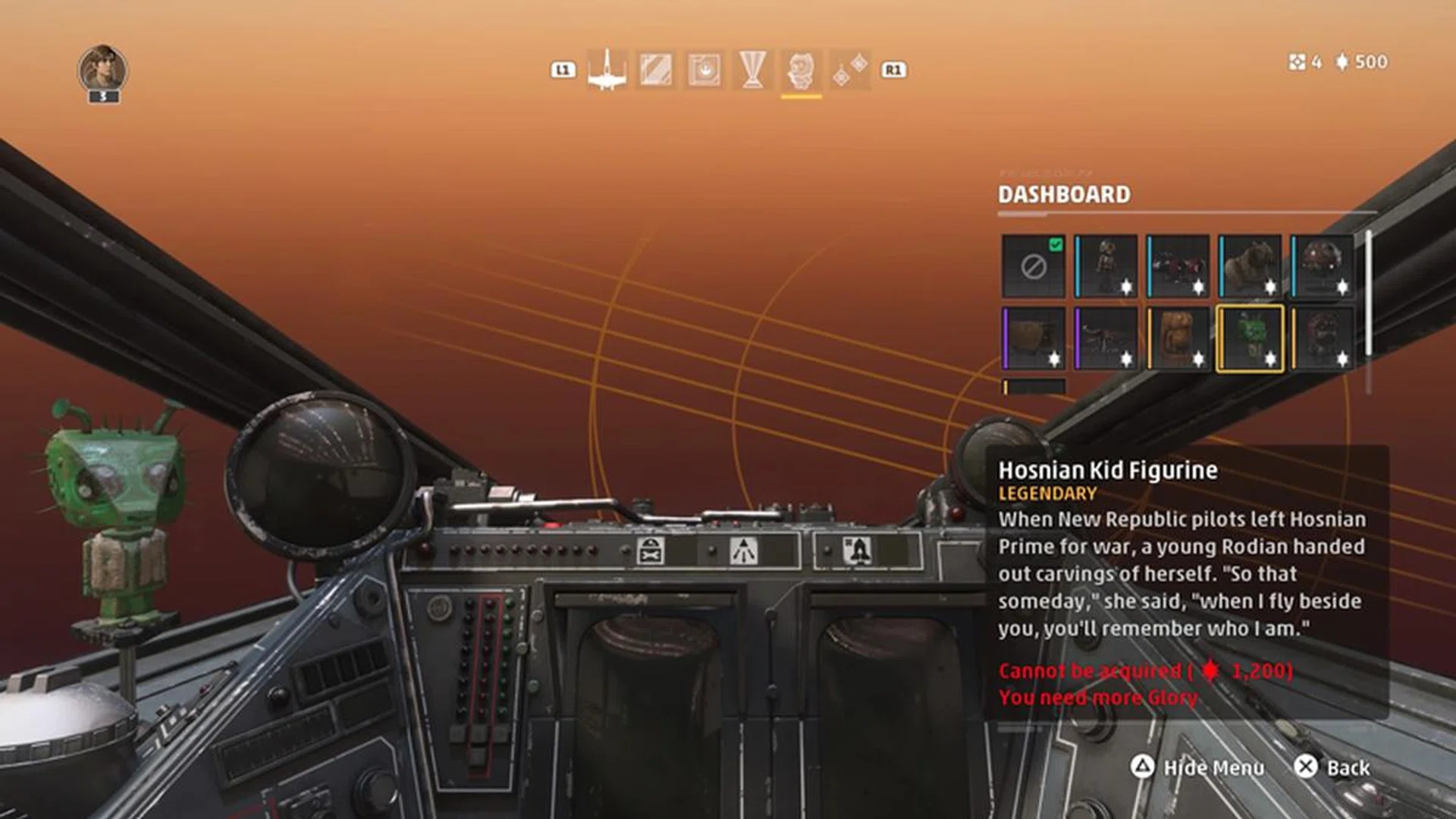The image size is (1456, 819).
Task: Click the red 'You need more Glory' warning text
Action: pos(1098,697)
